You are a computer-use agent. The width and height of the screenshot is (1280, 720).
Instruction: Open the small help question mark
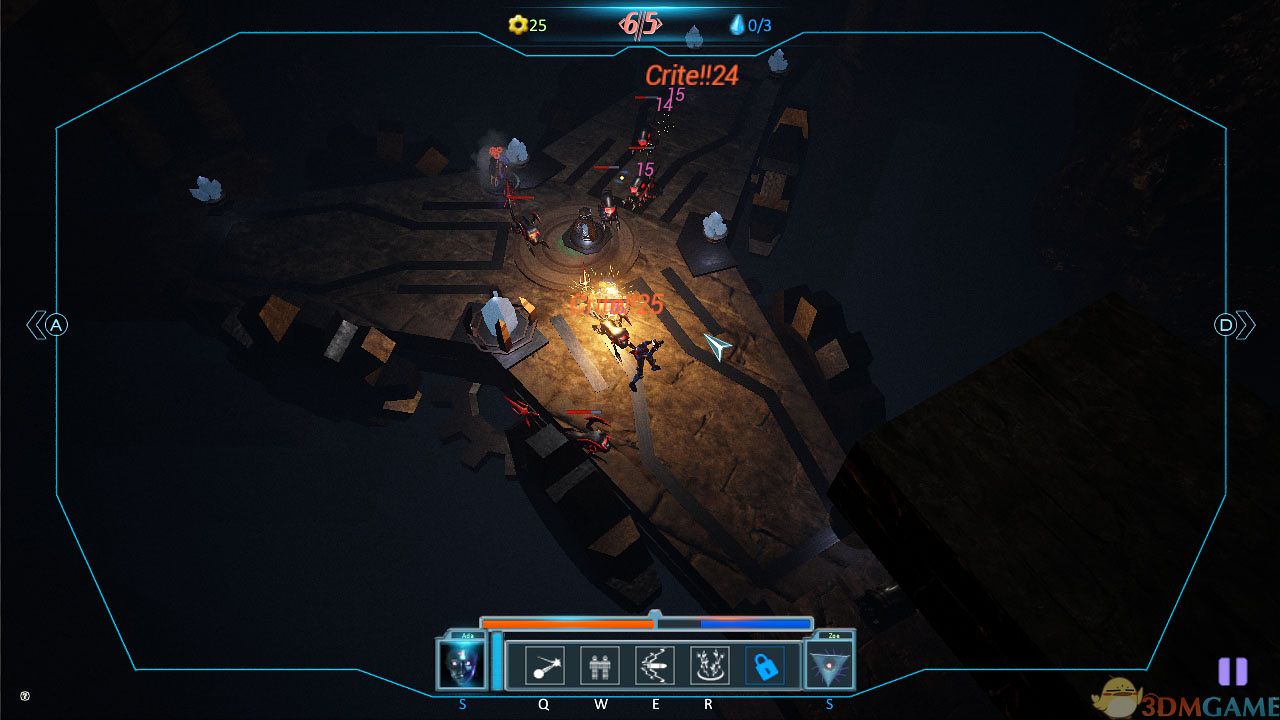point(25,696)
